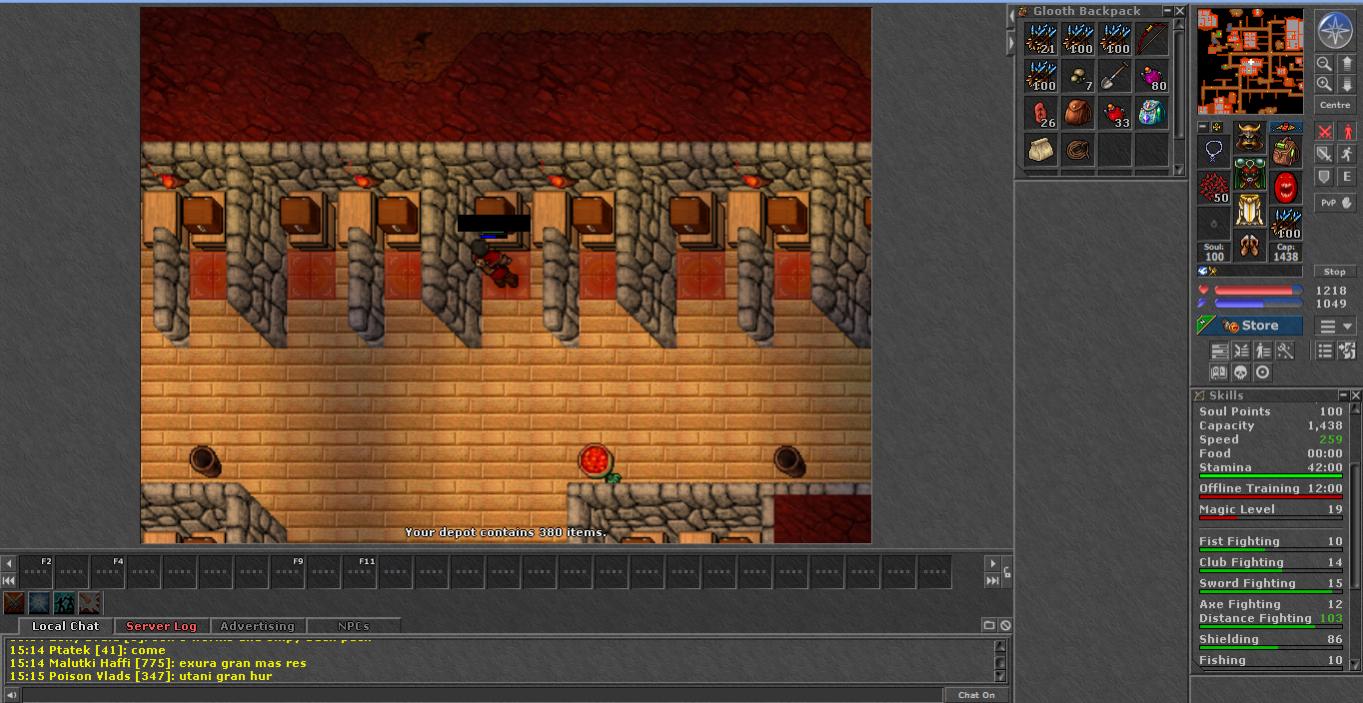
Task: Zoom out on the minimap
Action: point(1324,63)
